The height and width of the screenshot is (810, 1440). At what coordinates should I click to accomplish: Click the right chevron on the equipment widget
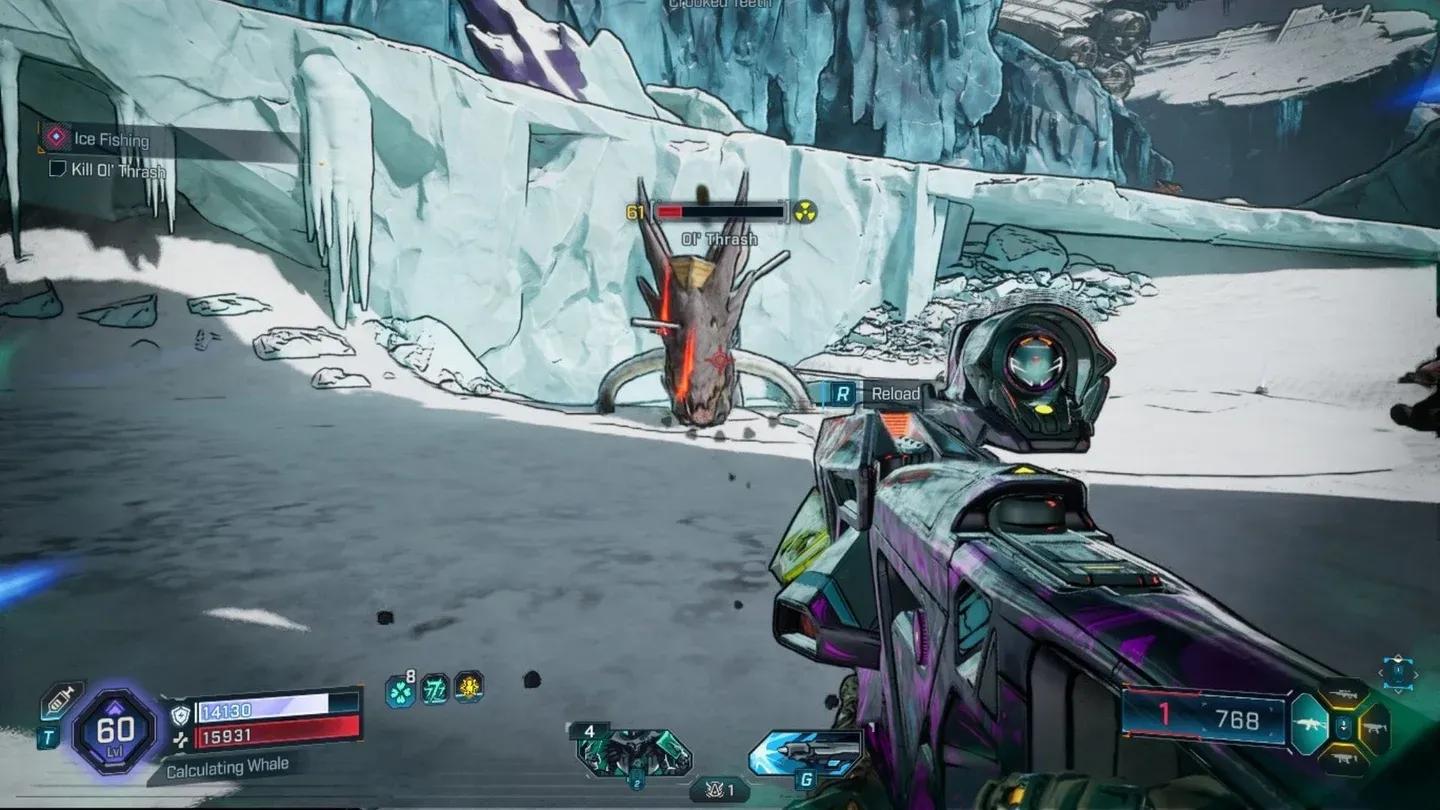click(x=1416, y=673)
